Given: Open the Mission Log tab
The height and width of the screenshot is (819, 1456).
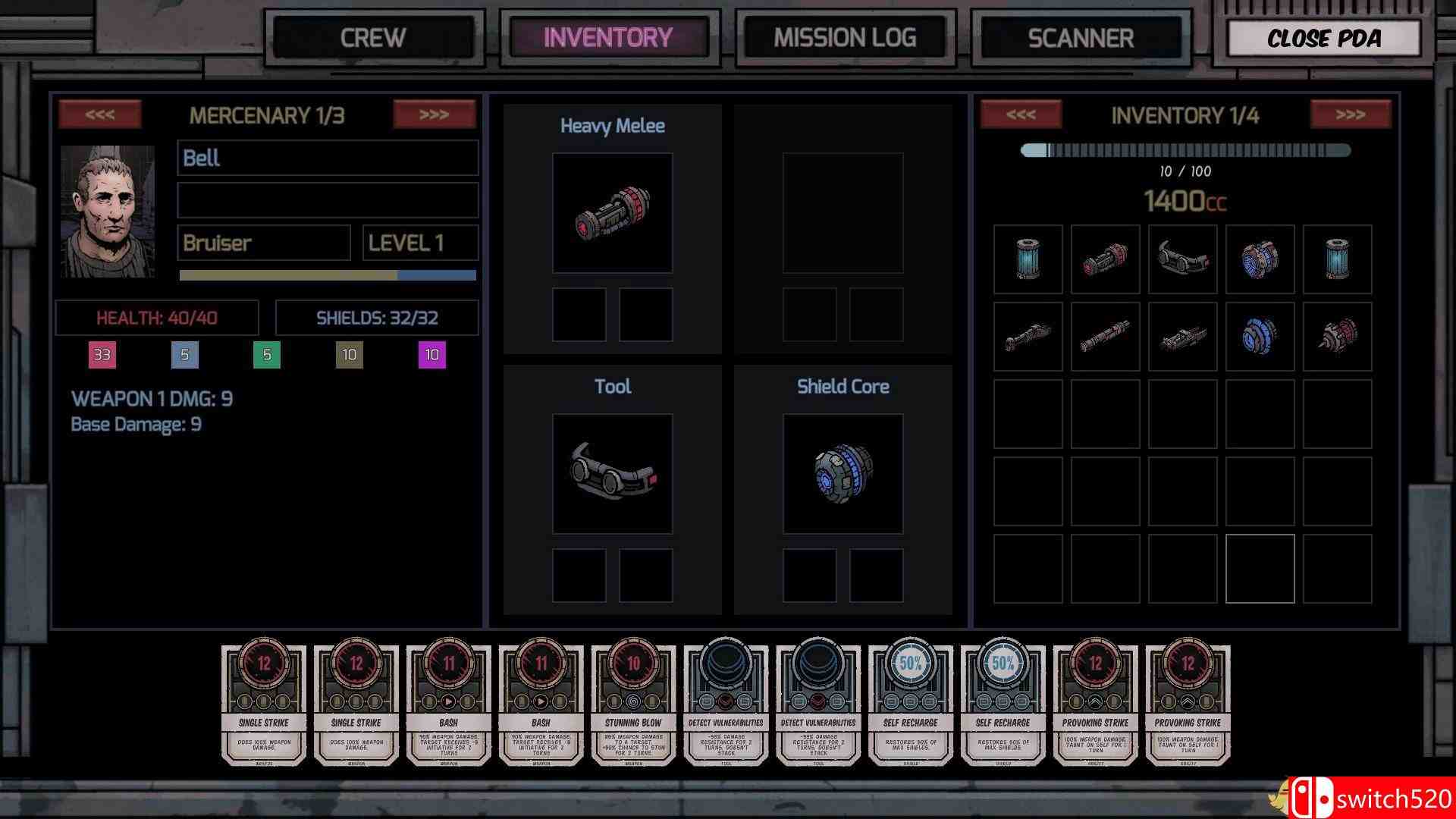Looking at the screenshot, I should [844, 36].
